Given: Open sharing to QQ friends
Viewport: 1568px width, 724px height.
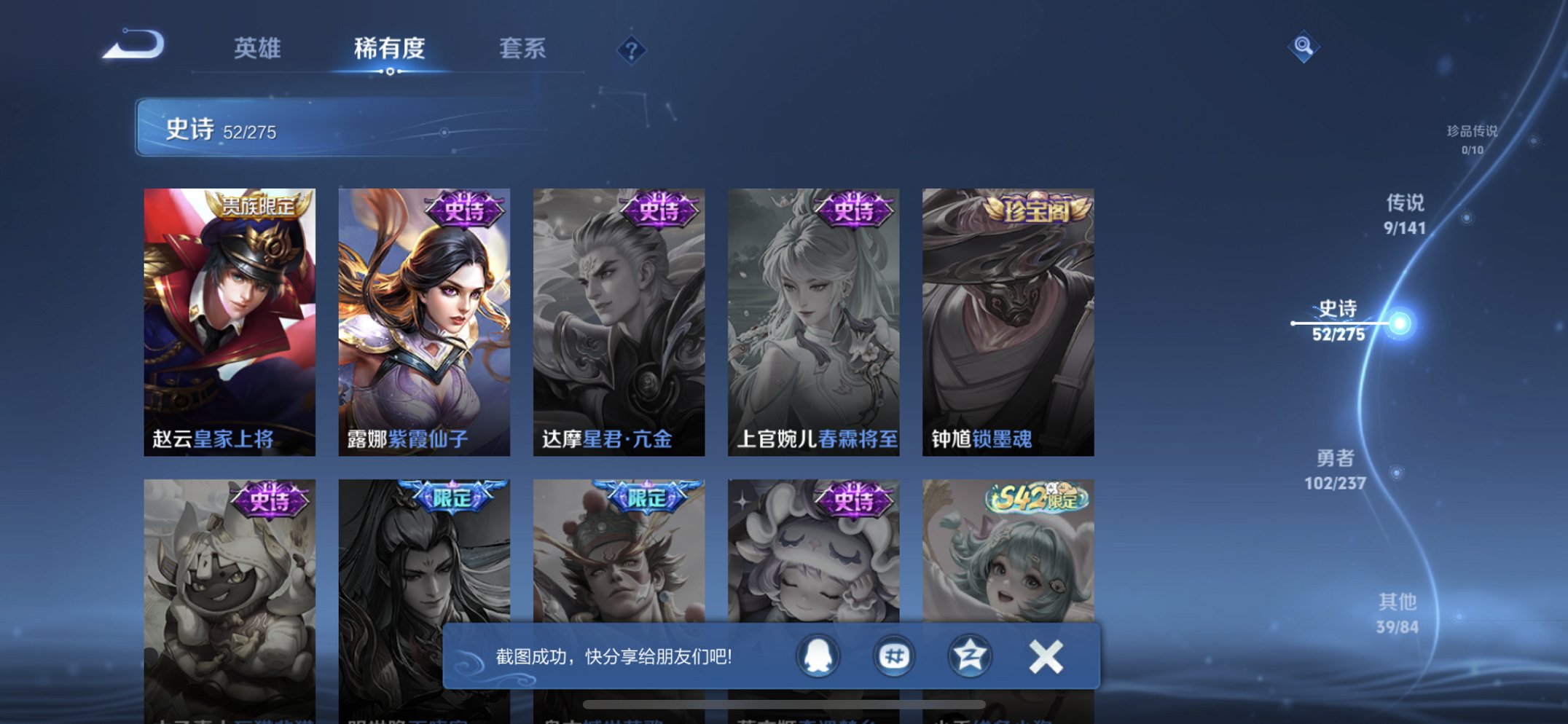Looking at the screenshot, I should (819, 656).
